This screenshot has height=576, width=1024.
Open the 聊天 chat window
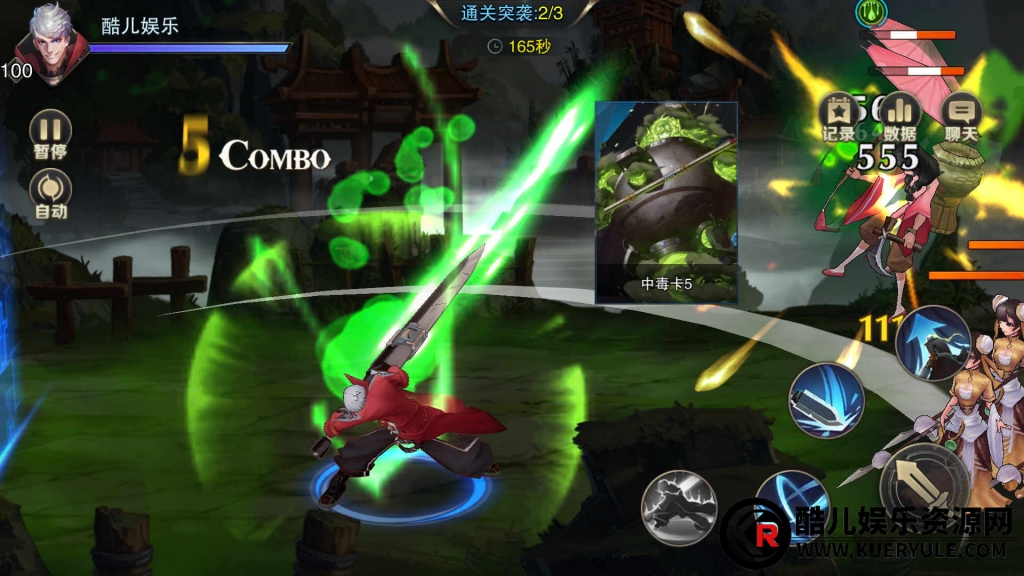click(962, 115)
